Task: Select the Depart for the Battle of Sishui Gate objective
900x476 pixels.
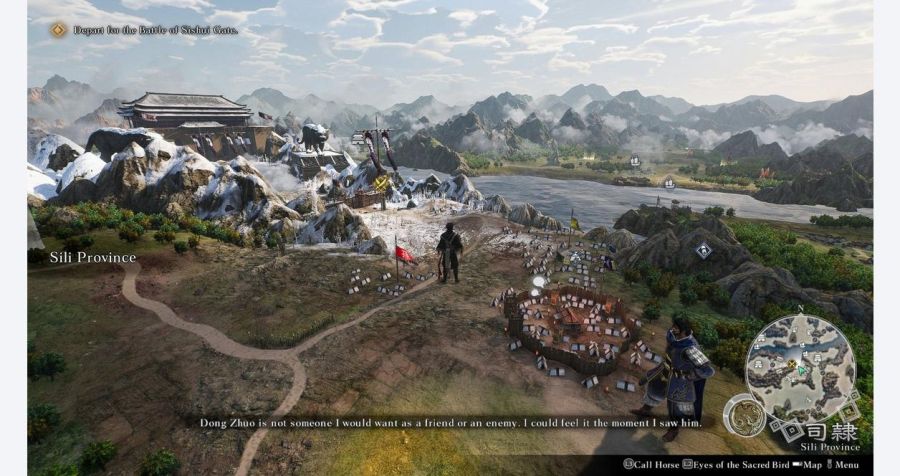Action: (145, 30)
